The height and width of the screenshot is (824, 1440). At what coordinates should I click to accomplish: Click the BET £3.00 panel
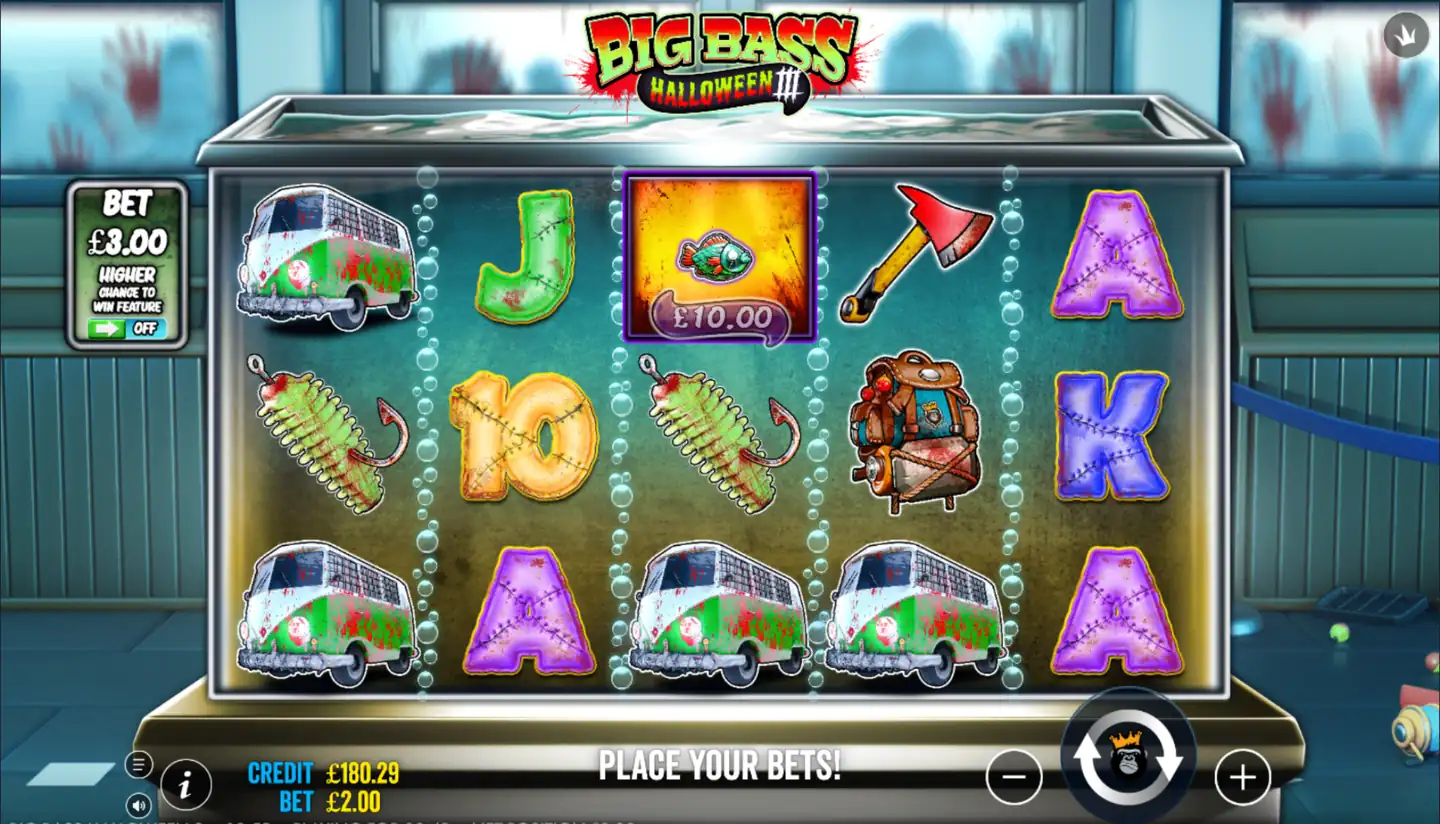coord(127,222)
